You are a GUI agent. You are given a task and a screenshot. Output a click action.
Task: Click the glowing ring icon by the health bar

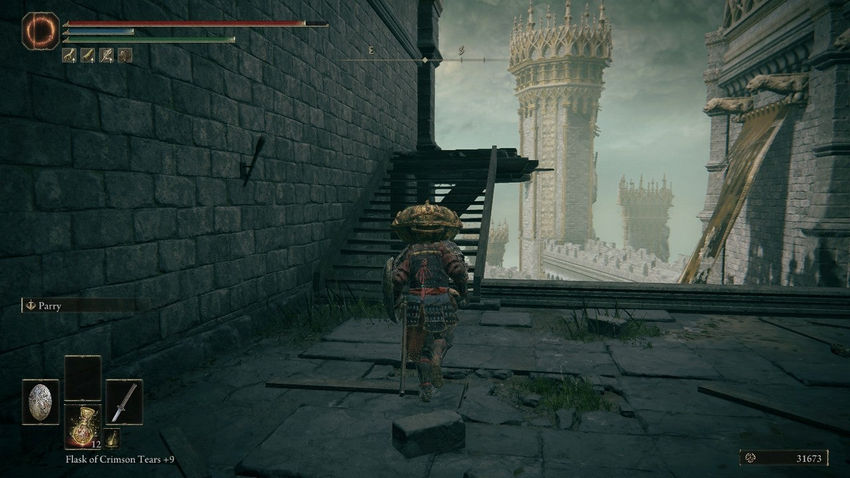(41, 31)
